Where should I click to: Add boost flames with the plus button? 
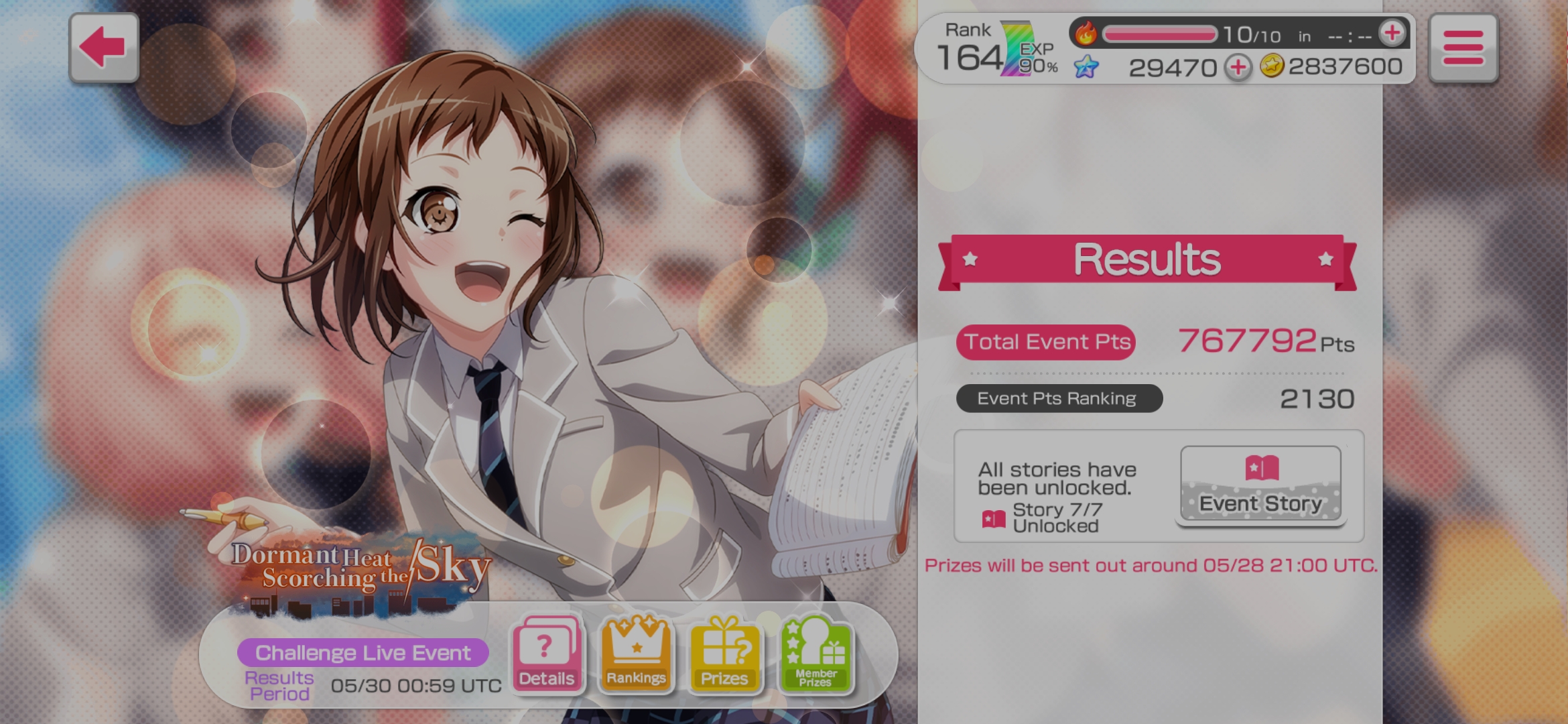click(x=1392, y=33)
